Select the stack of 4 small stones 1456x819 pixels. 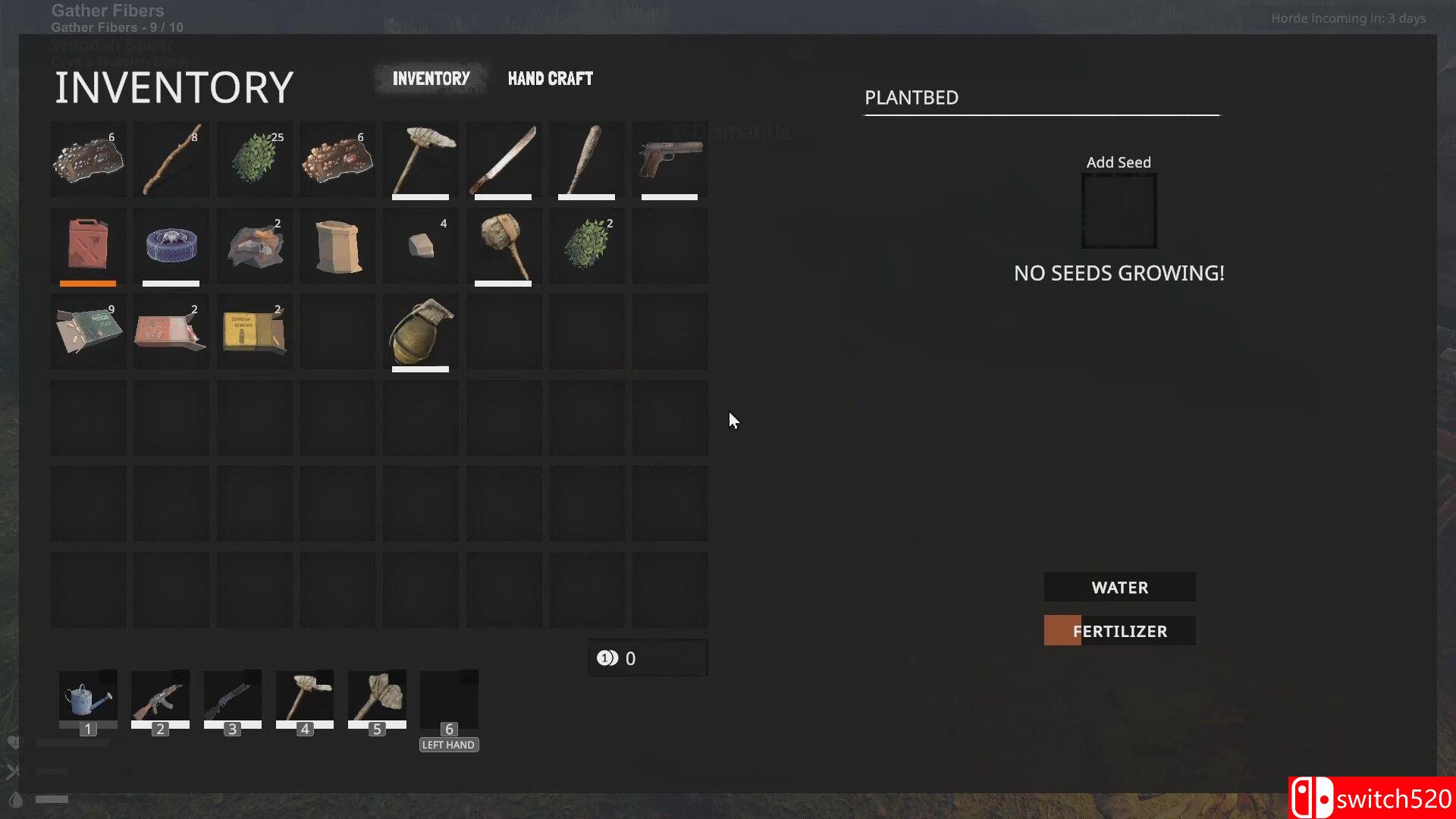421,245
